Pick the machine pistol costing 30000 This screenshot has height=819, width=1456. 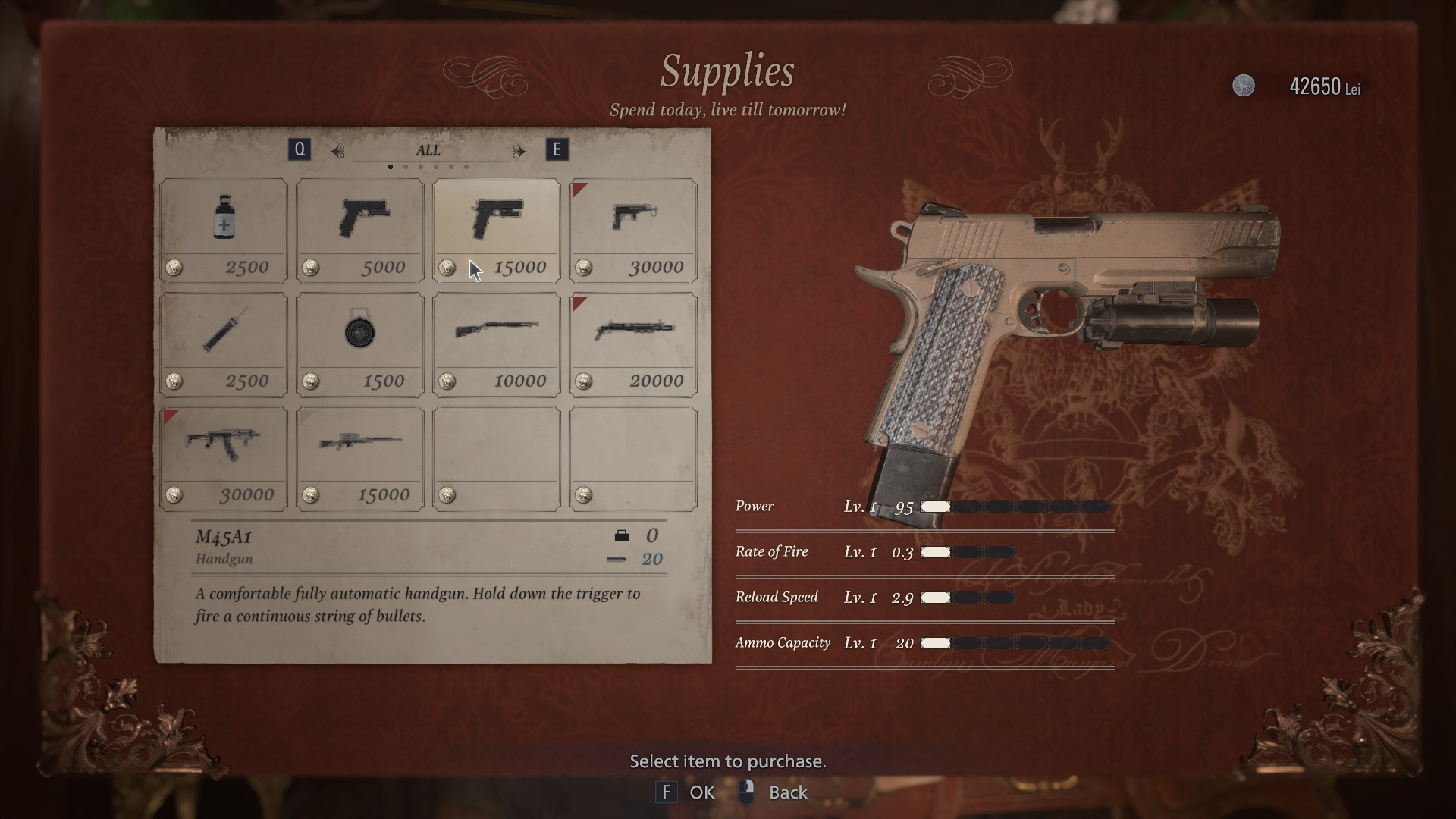click(x=633, y=230)
